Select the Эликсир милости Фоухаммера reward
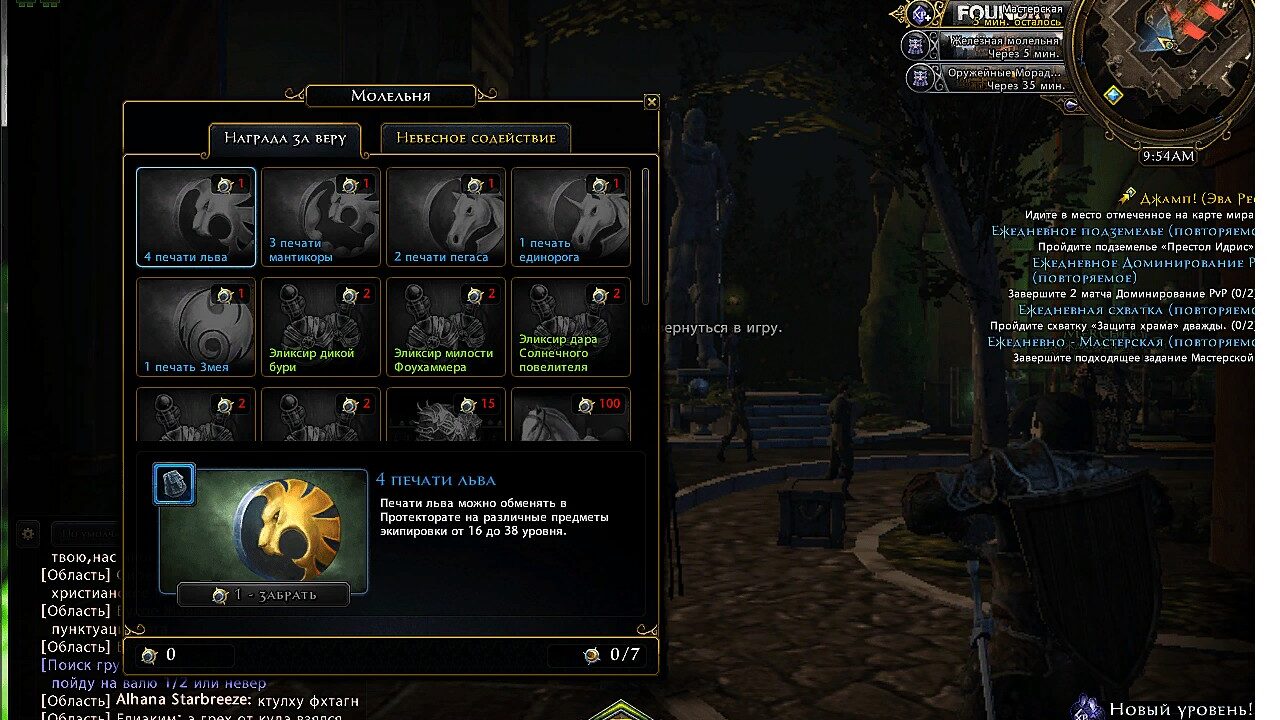This screenshot has width=1280, height=720. pos(446,327)
